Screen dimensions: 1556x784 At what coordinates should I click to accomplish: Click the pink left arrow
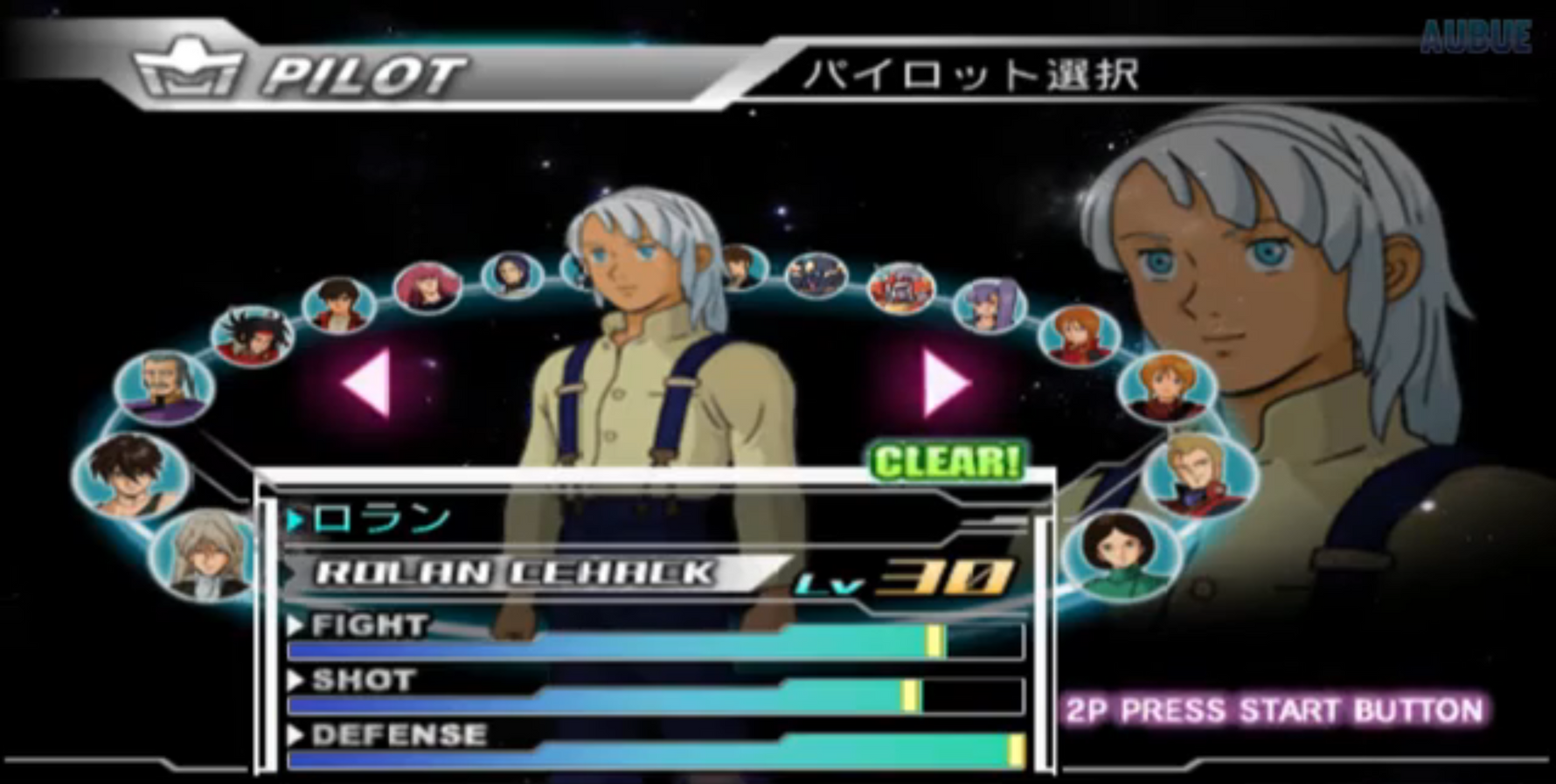pos(367,383)
